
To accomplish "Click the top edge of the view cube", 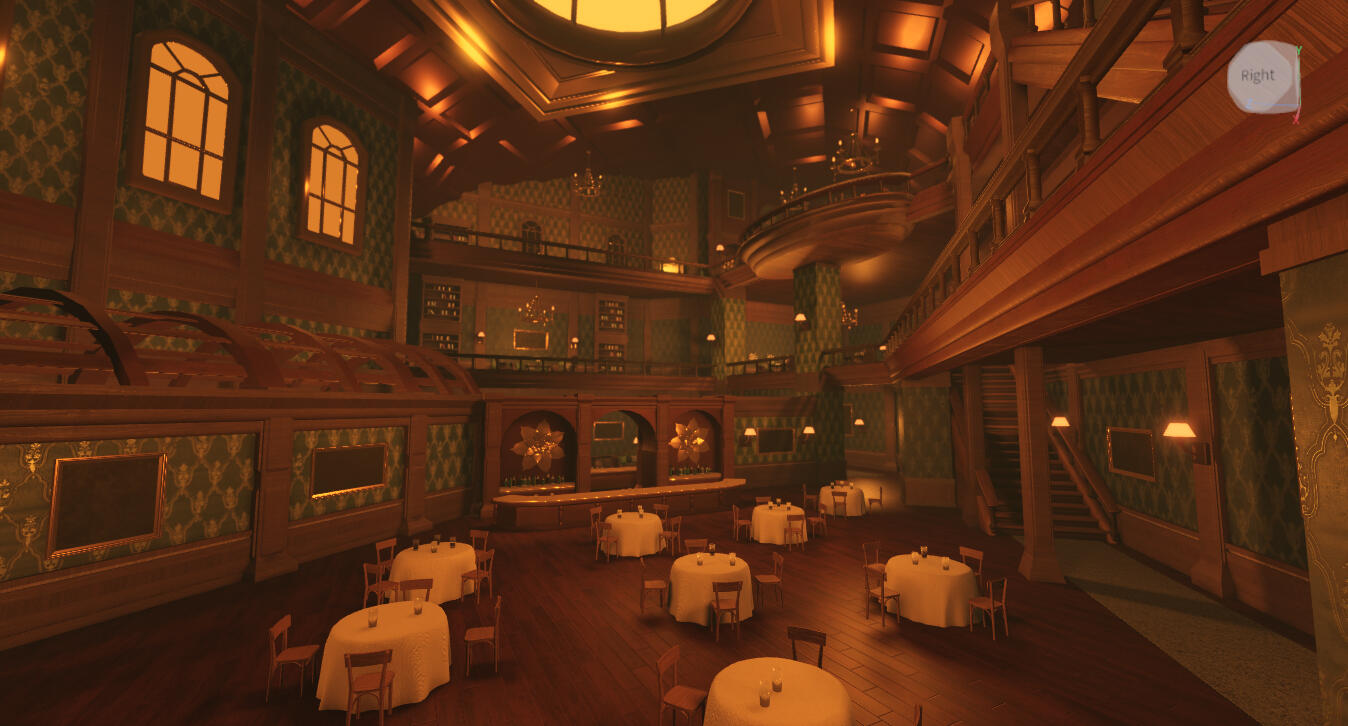I will [x=1260, y=44].
